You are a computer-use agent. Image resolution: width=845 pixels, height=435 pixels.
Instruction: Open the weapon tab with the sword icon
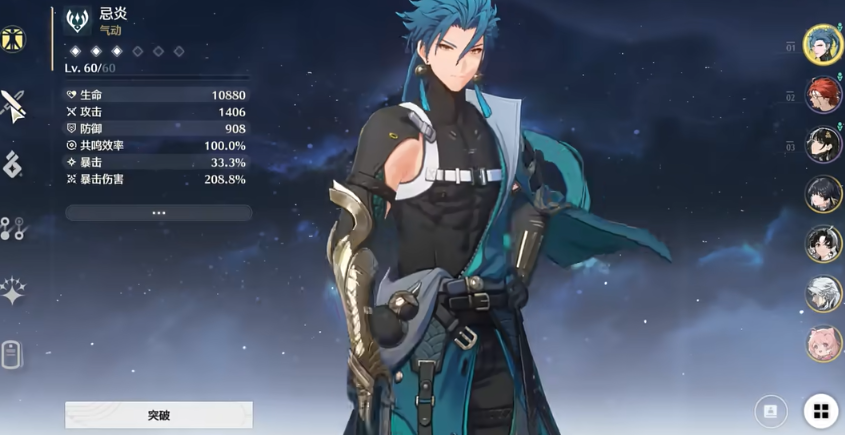(13, 105)
